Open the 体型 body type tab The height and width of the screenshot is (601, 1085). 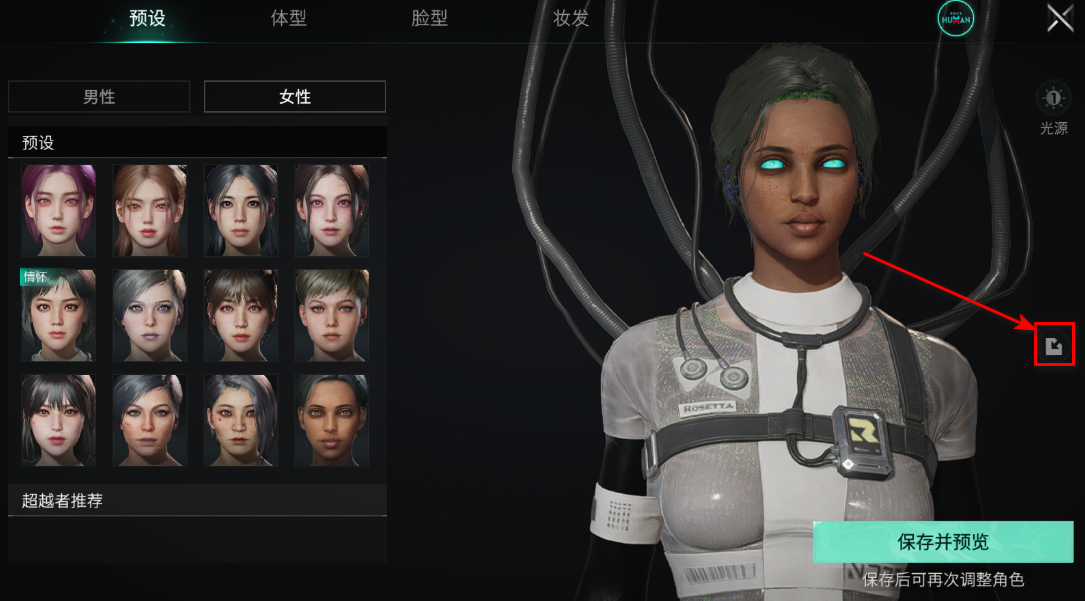289,18
